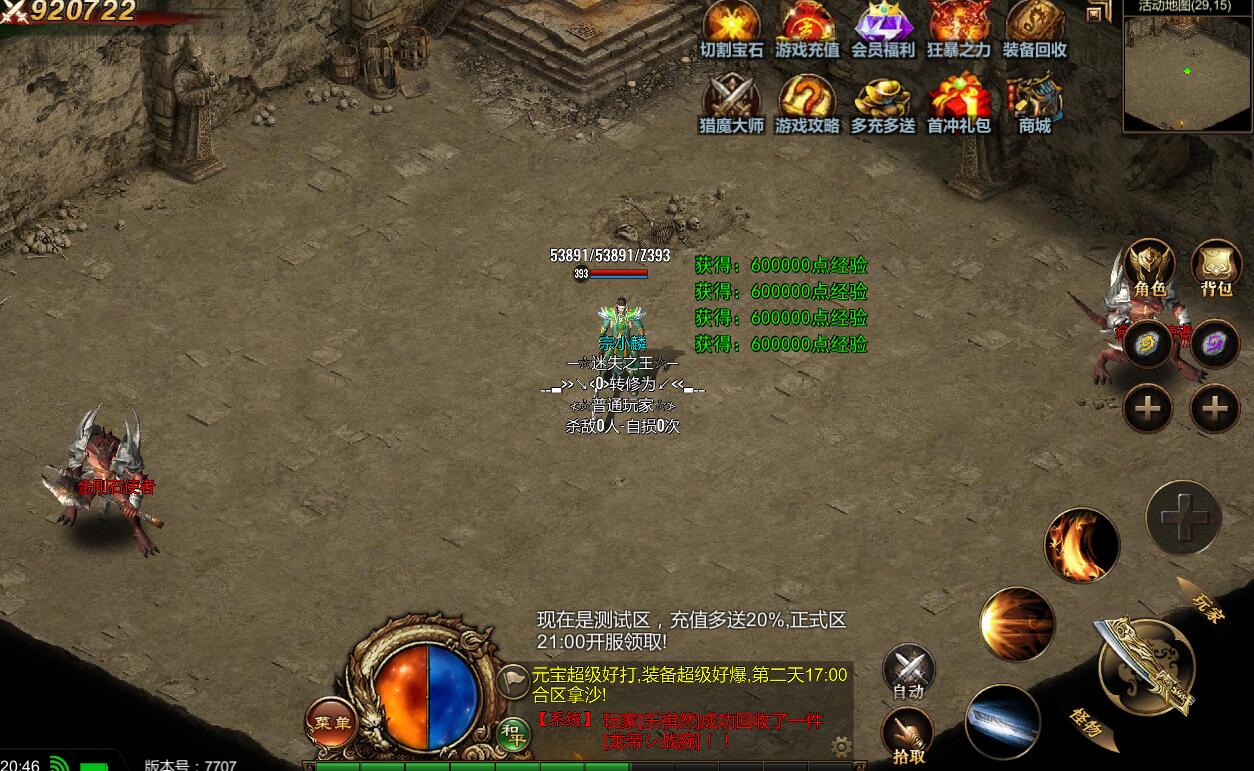Screen dimensions: 1254x771
Task: Switch the 和平 peace attack mode
Action: (514, 735)
